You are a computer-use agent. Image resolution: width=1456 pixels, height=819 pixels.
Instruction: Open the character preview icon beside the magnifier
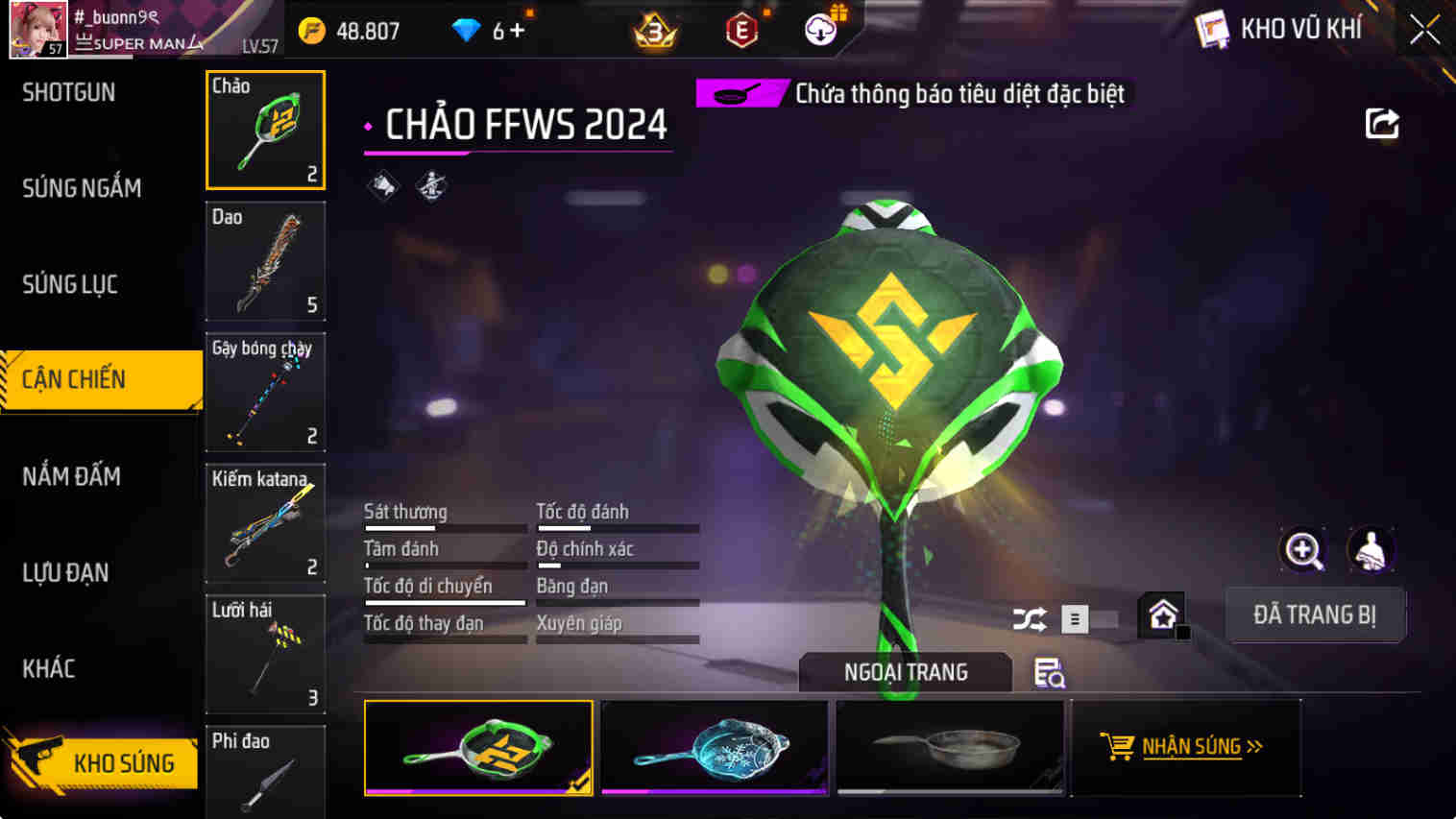pos(1372,550)
